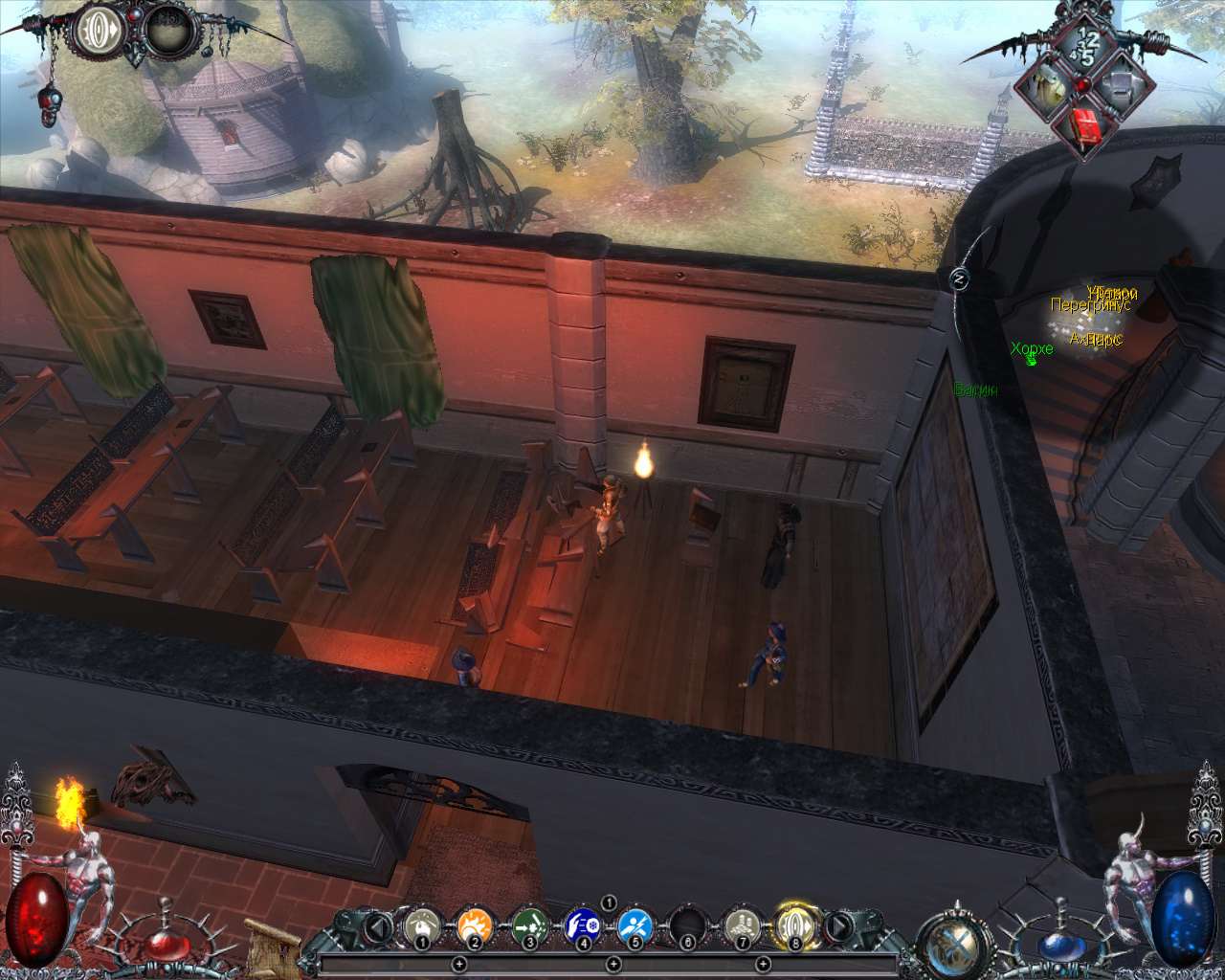Image resolution: width=1225 pixels, height=980 pixels.
Task: Select the skill in hotbar slot 1
Action: coord(421,926)
